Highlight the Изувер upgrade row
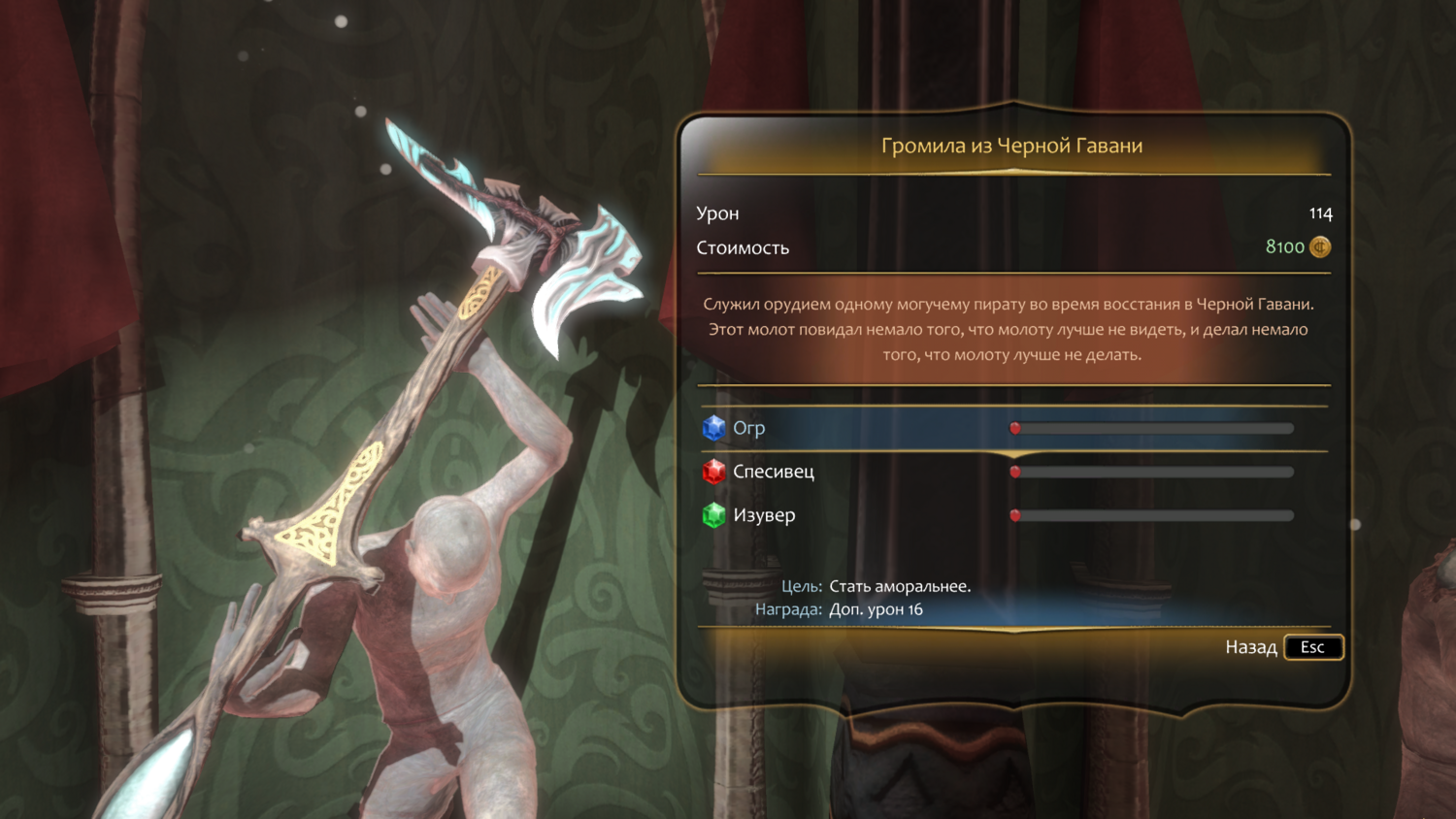1456x819 pixels. point(763,515)
